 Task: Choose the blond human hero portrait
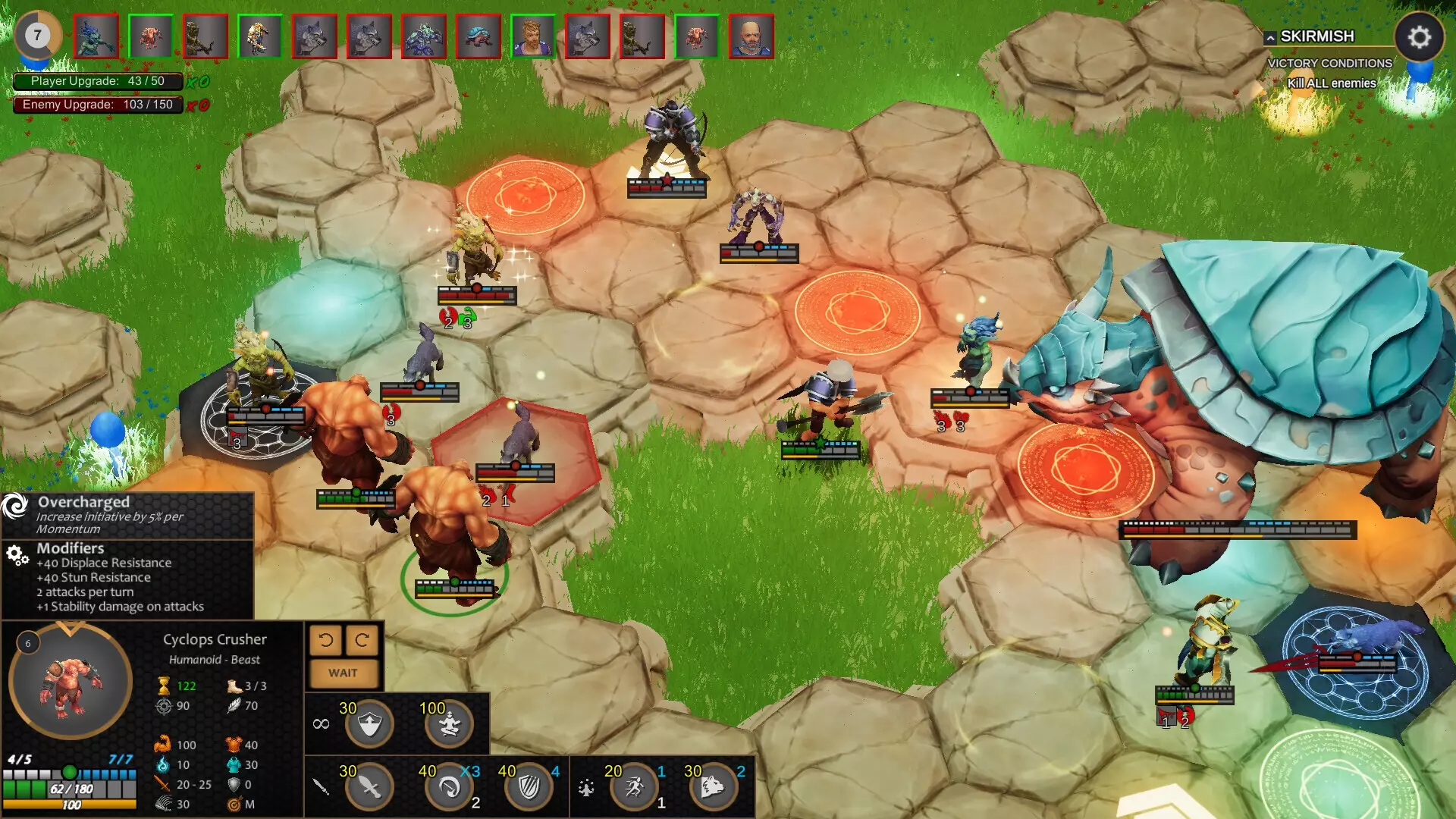point(533,36)
